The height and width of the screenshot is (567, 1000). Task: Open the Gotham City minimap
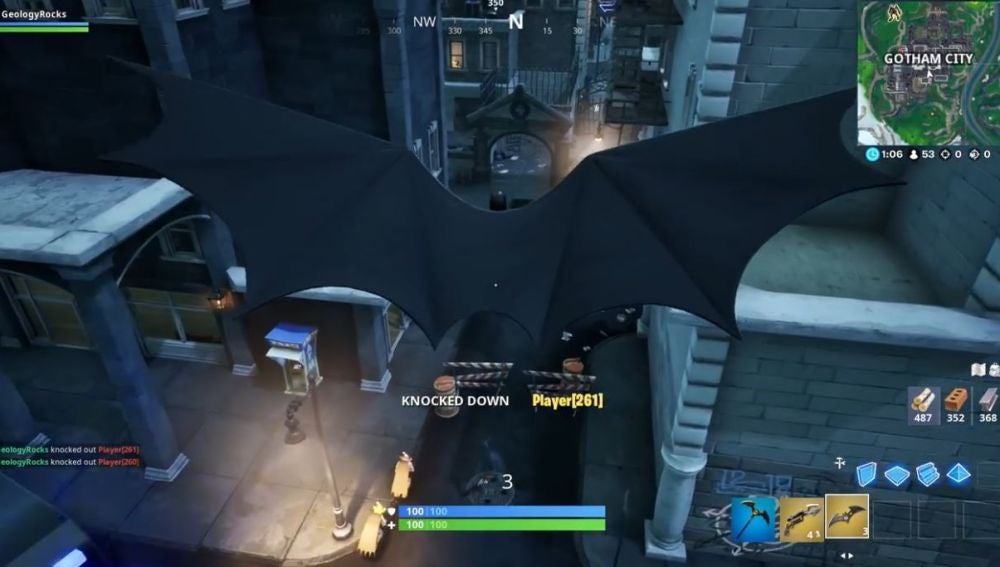[x=928, y=72]
